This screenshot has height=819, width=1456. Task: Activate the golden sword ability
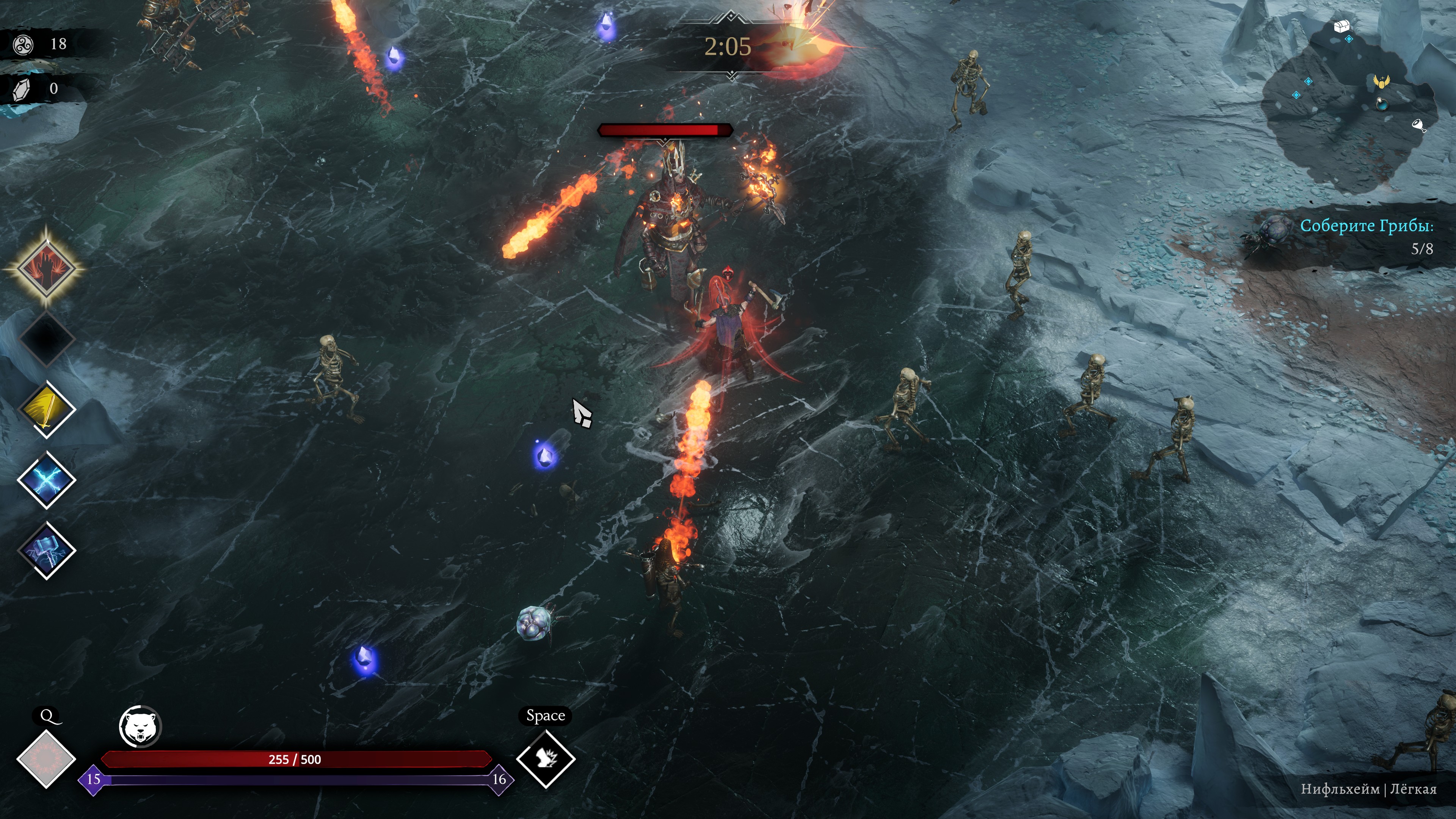pyautogui.click(x=46, y=409)
